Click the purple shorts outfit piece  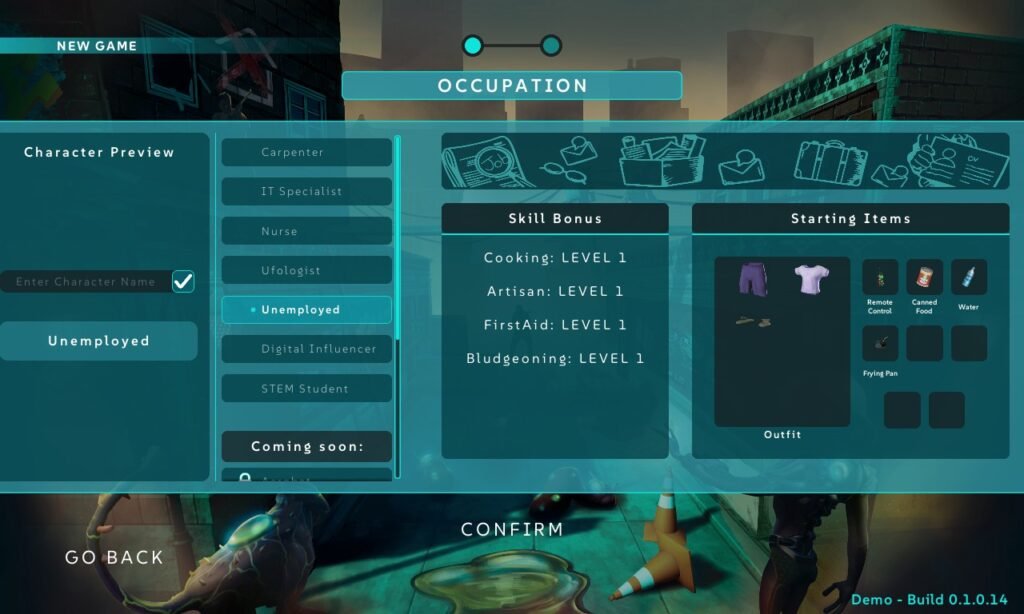[751, 279]
